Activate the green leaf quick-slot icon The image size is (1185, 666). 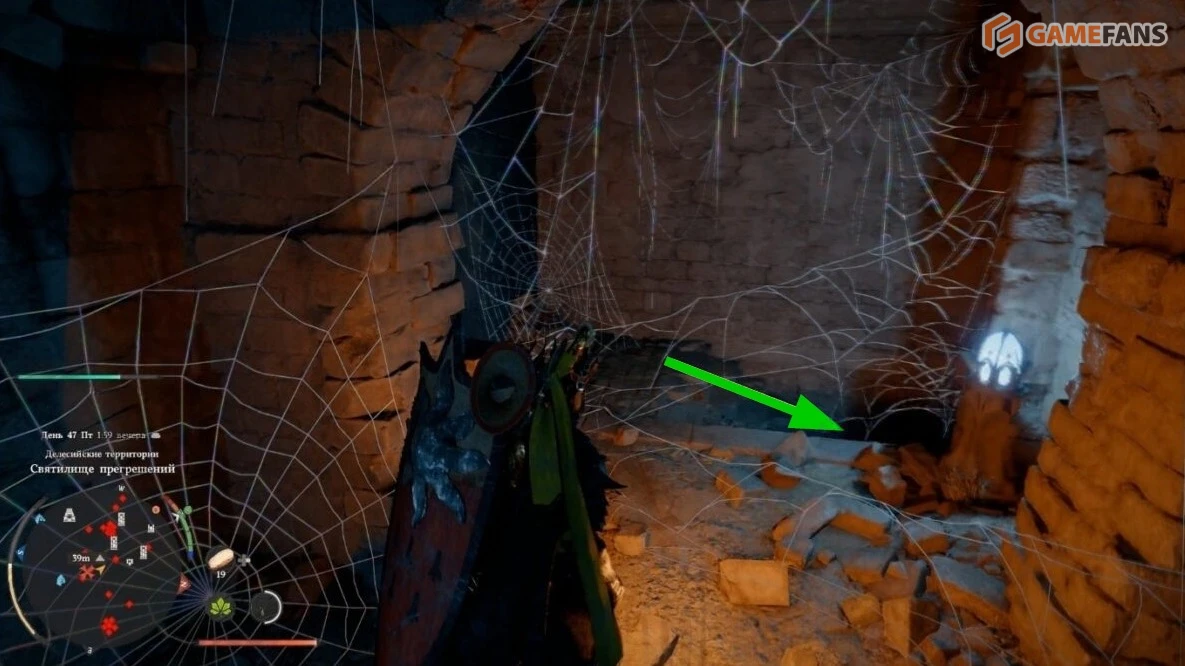(220, 606)
